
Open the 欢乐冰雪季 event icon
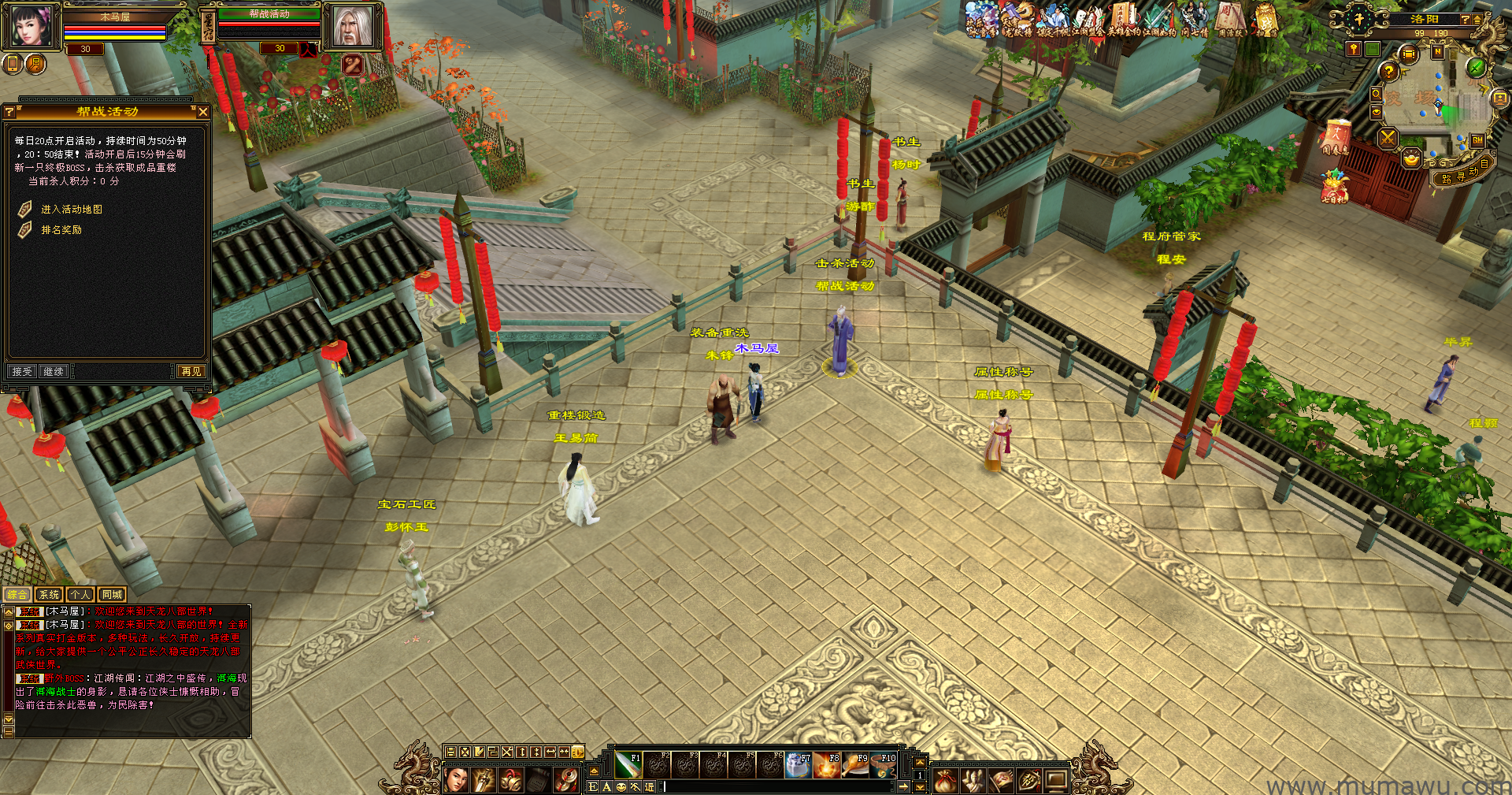coord(981,20)
